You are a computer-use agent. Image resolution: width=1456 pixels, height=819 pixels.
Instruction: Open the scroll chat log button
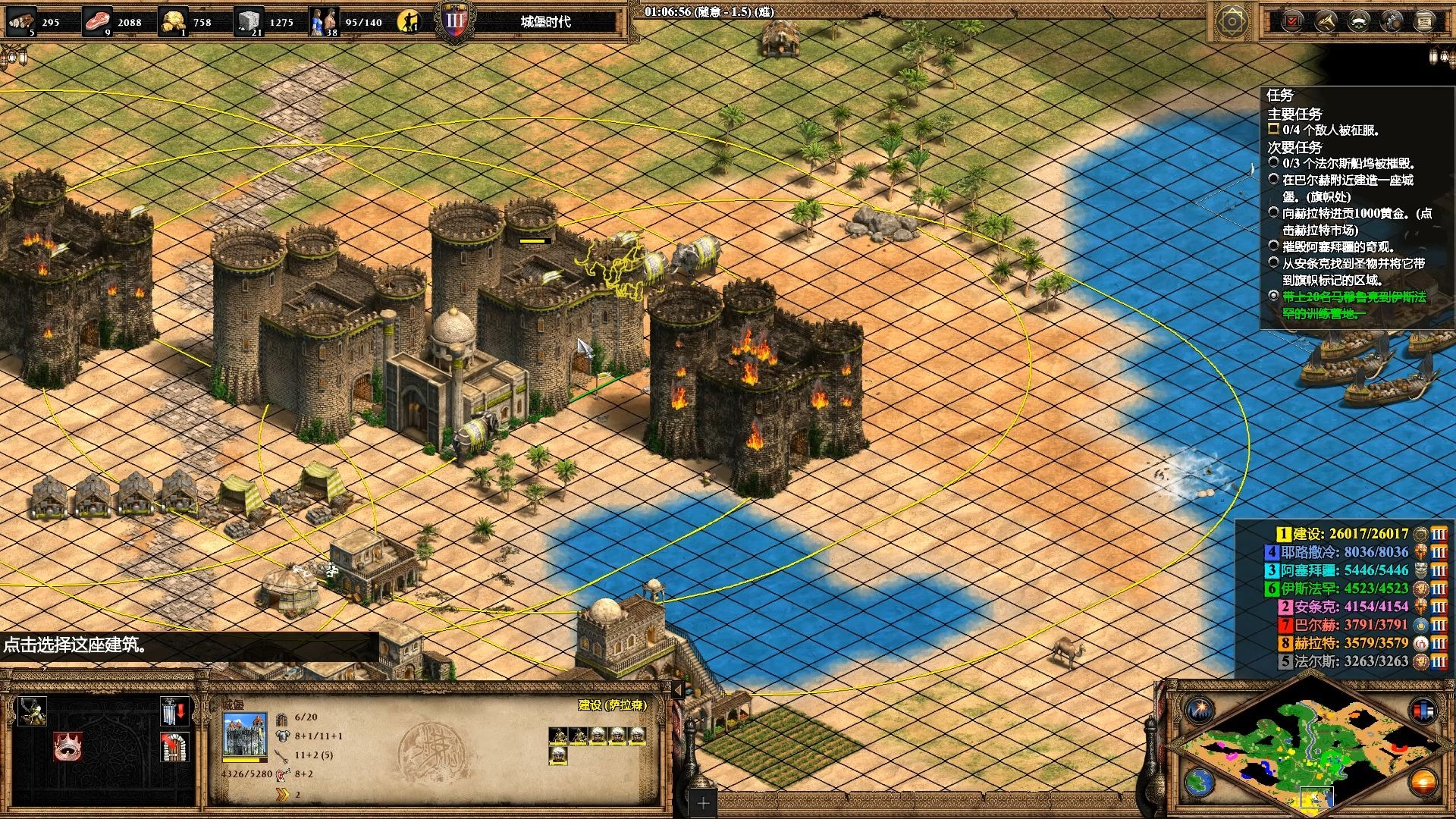click(1425, 21)
